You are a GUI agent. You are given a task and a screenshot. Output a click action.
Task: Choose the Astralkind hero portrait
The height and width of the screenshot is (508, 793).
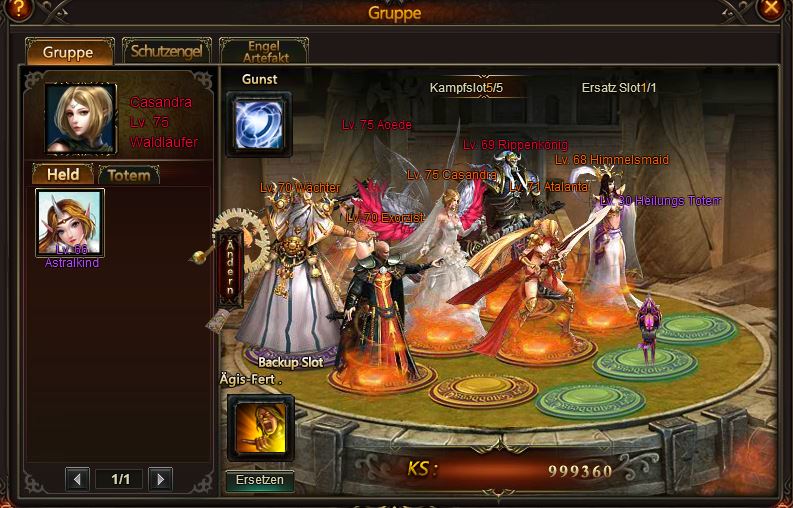[x=70, y=223]
